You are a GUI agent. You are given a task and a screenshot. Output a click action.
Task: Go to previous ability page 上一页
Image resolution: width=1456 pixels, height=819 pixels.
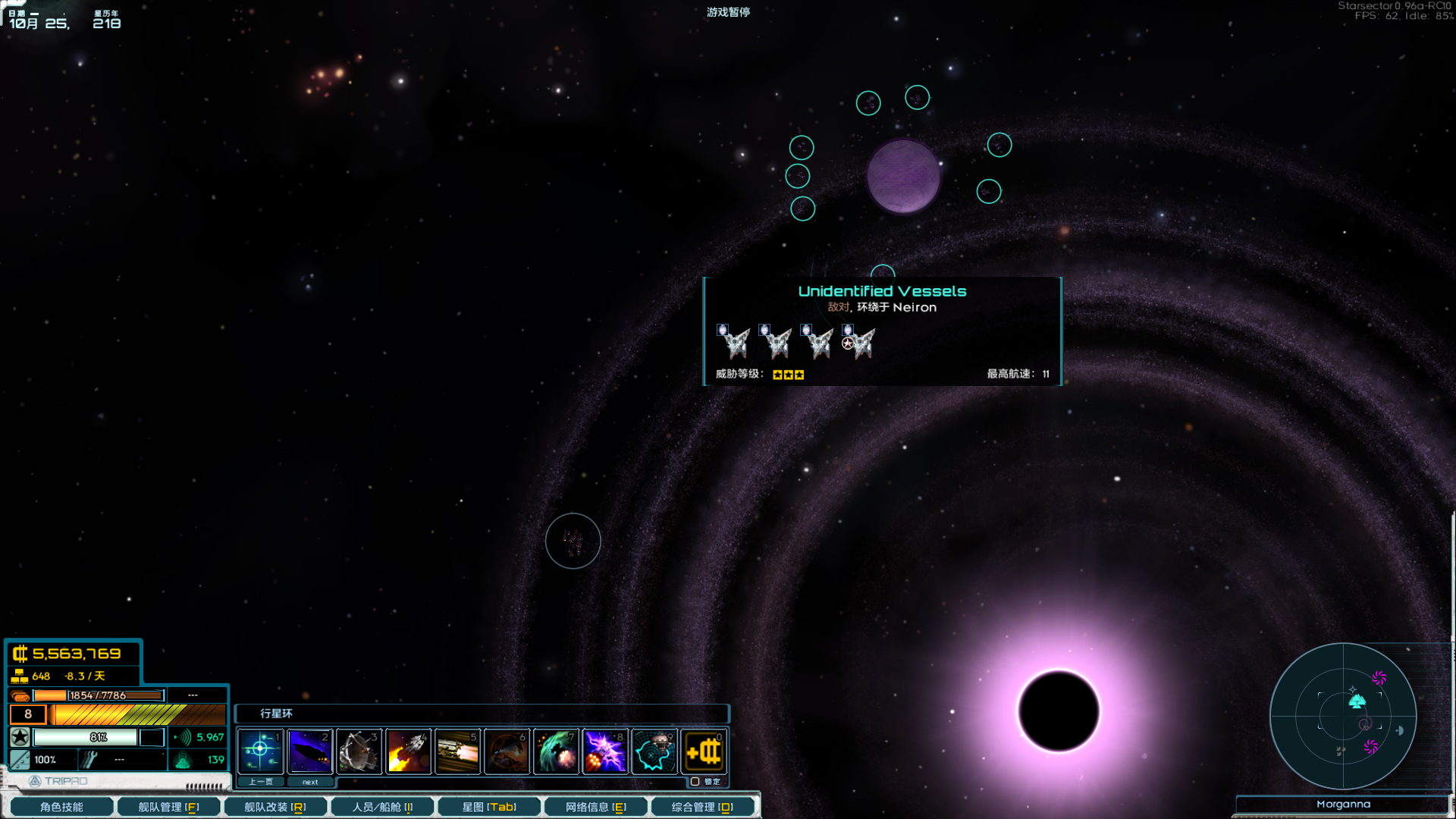point(260,782)
